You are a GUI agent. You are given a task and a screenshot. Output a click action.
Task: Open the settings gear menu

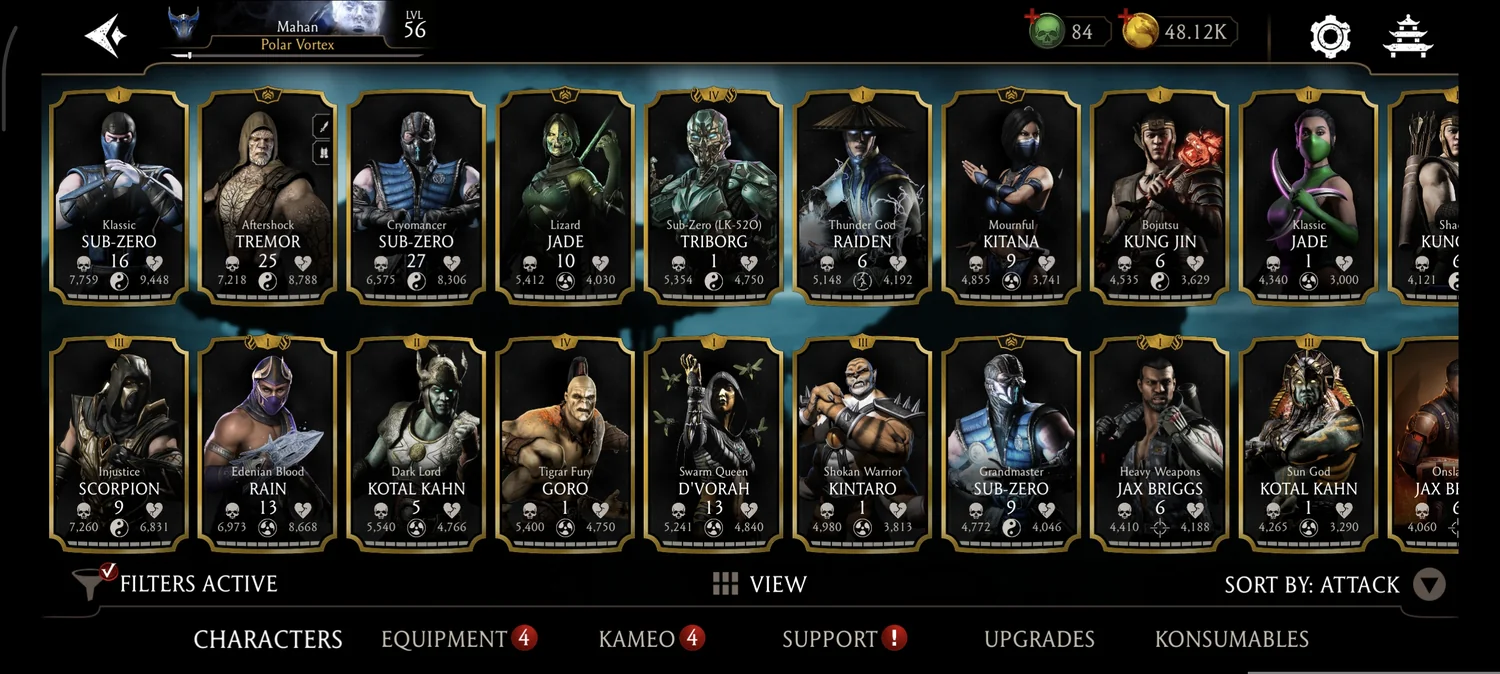click(1330, 36)
